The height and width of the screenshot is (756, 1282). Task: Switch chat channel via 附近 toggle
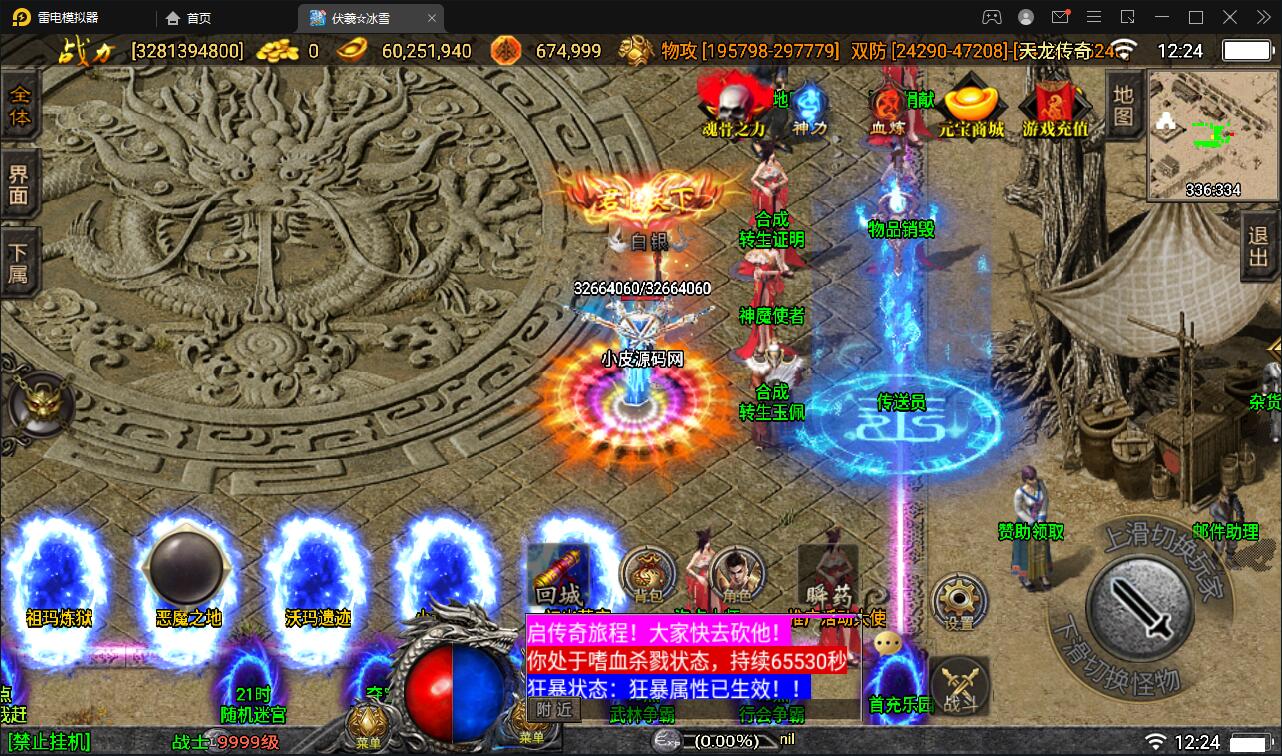click(549, 706)
